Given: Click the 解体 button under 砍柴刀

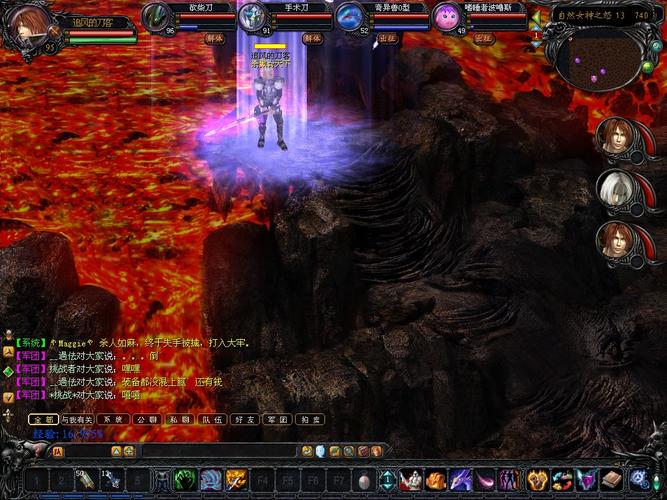Looking at the screenshot, I should [215, 39].
